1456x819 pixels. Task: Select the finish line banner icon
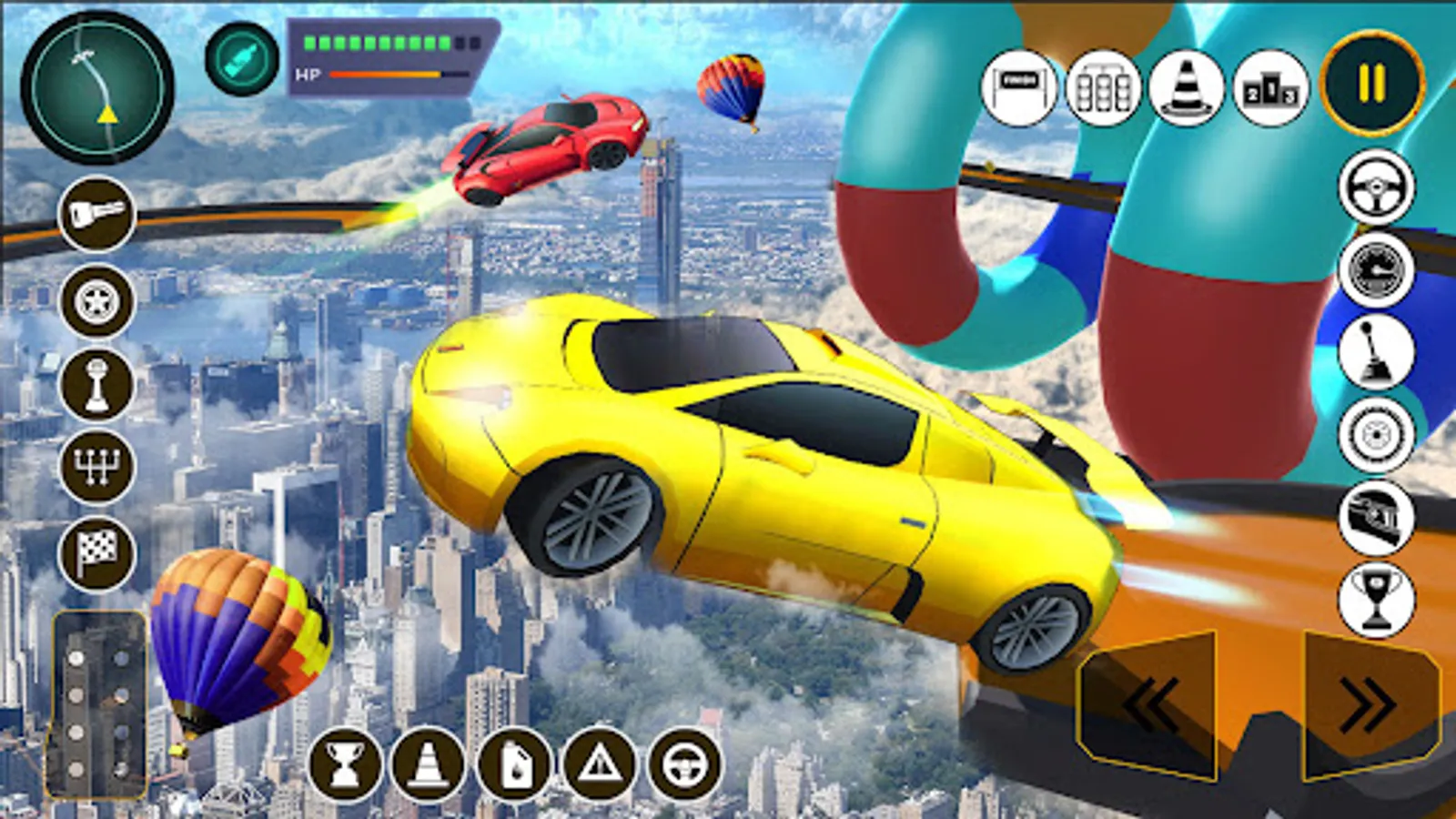click(1019, 88)
